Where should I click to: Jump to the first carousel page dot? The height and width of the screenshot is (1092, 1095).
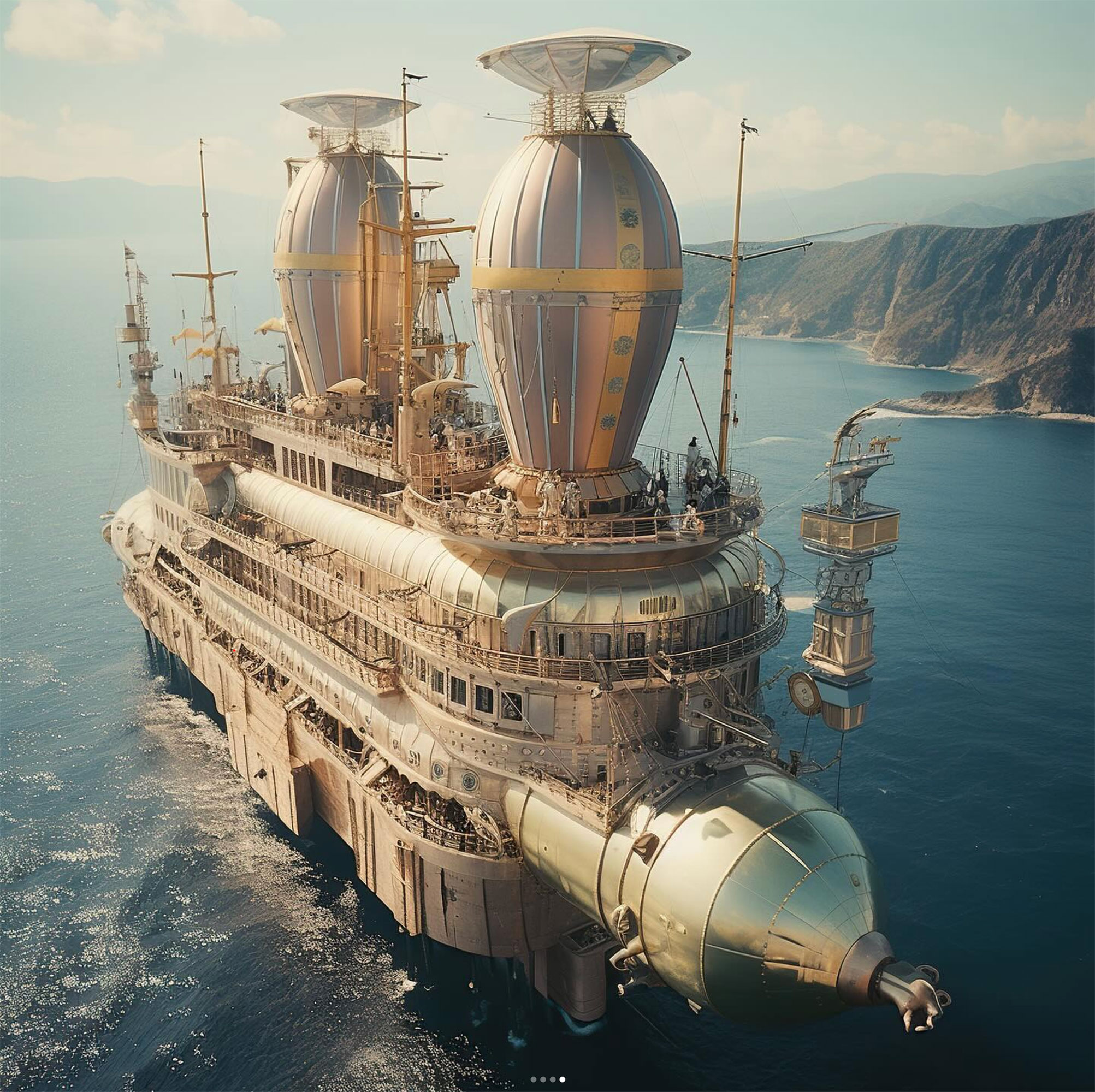point(534,1079)
